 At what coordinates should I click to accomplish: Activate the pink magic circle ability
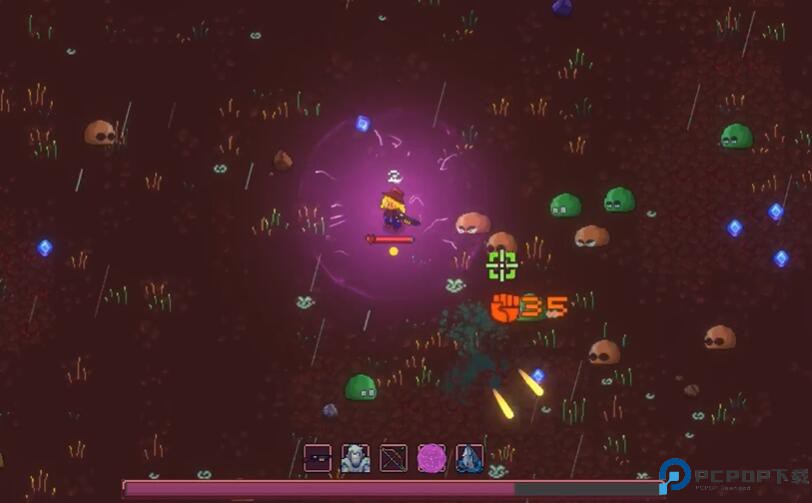(431, 458)
